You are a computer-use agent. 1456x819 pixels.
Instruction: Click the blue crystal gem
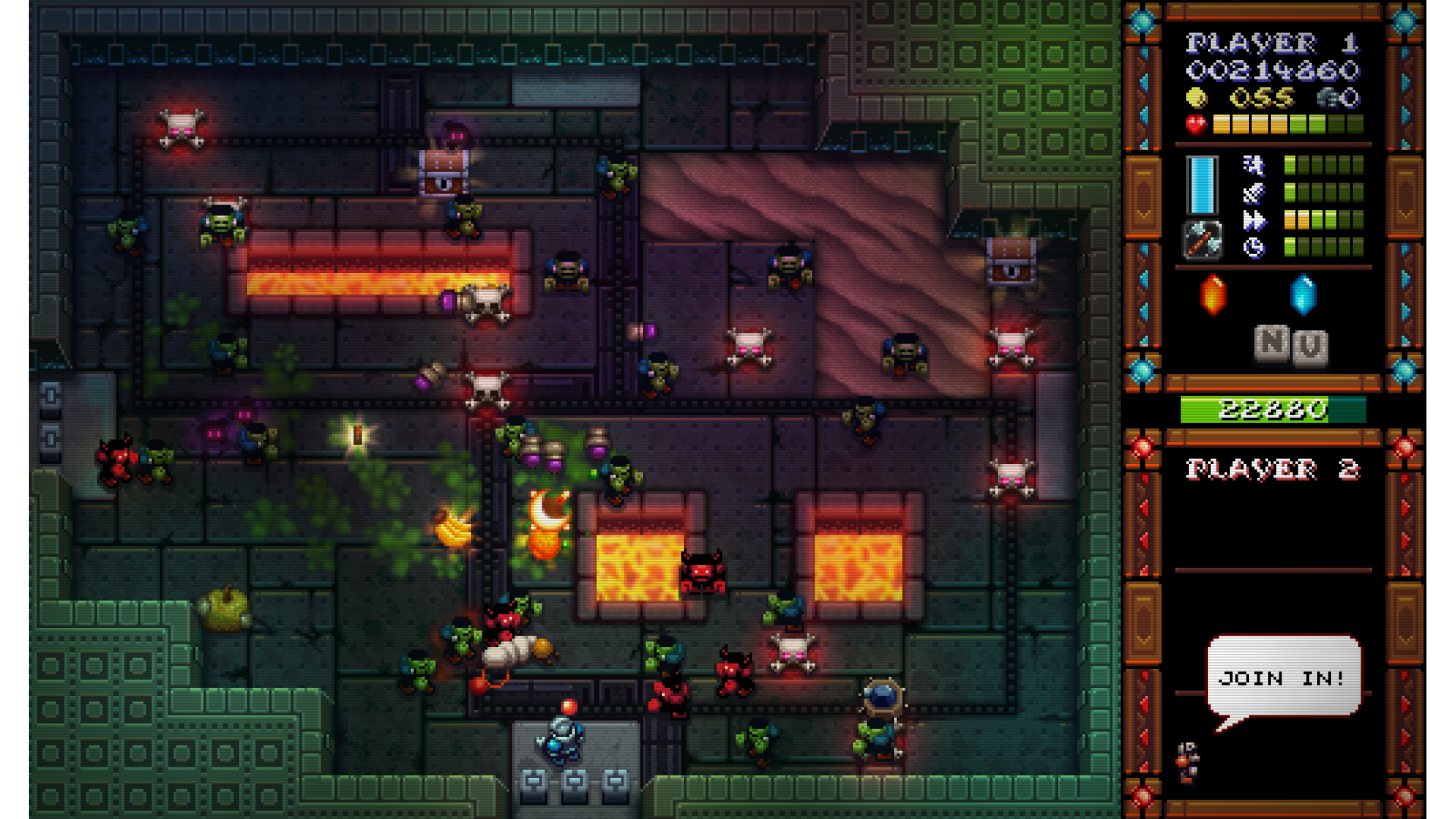click(1303, 294)
